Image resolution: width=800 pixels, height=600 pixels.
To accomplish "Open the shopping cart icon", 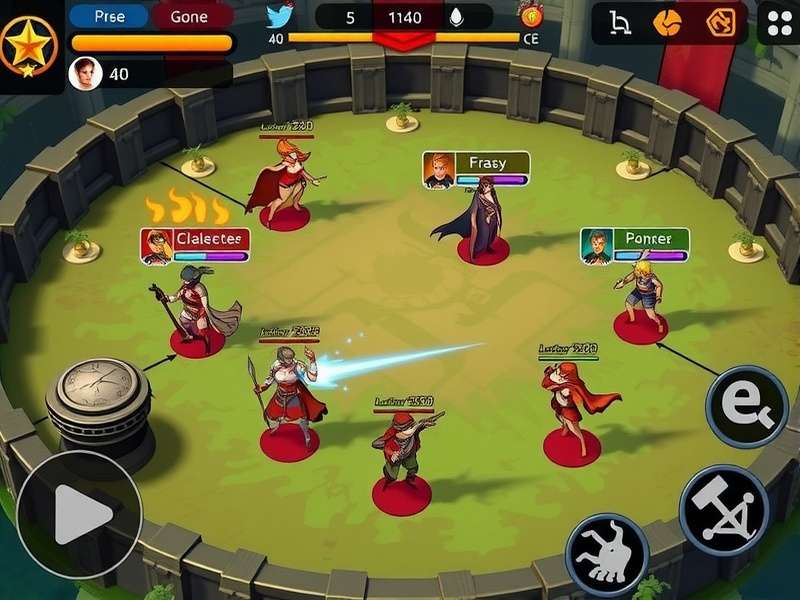I will click(620, 21).
